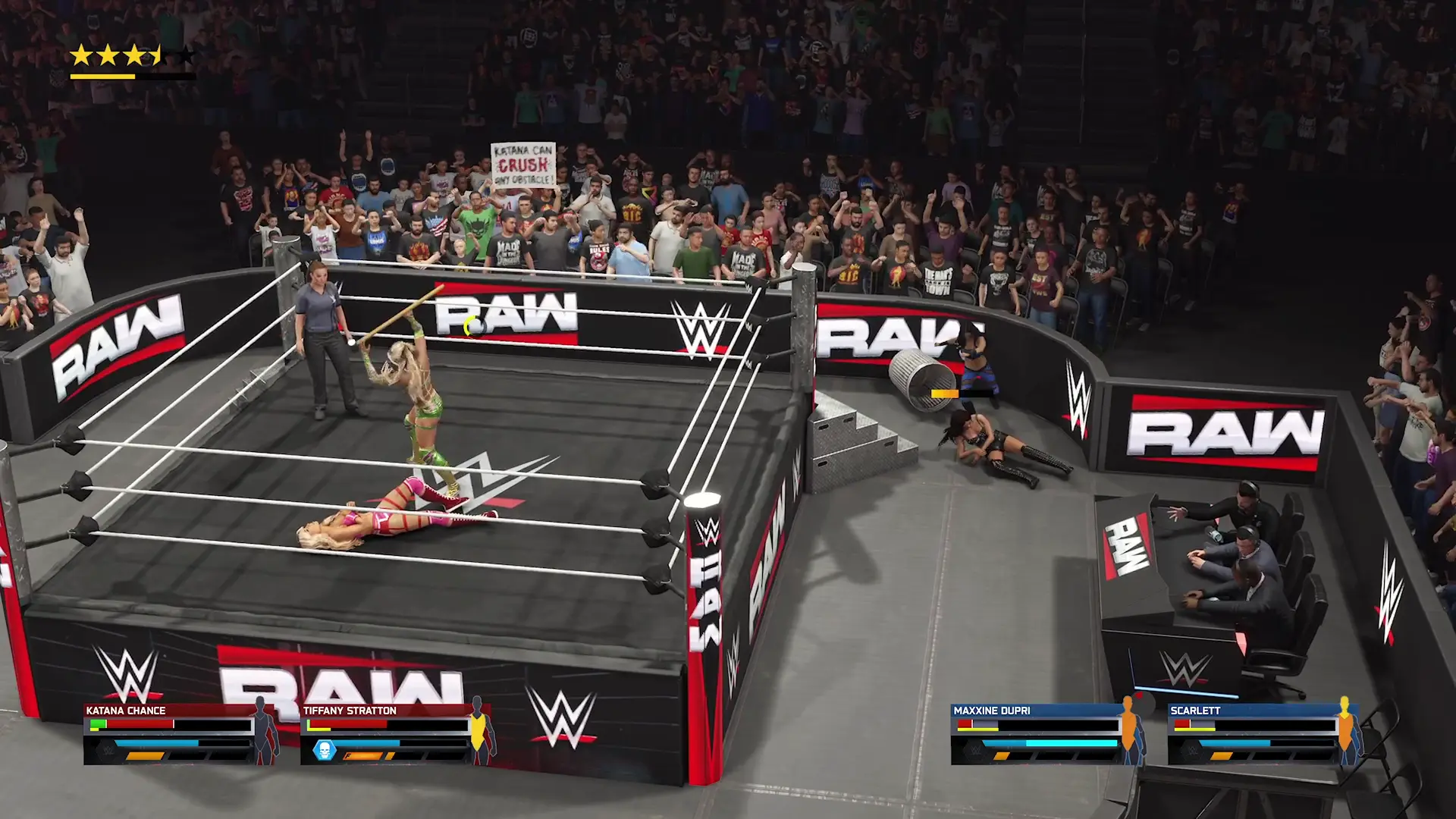Select Scarlett's HUD name plate
The height and width of the screenshot is (819, 1456).
(1195, 711)
